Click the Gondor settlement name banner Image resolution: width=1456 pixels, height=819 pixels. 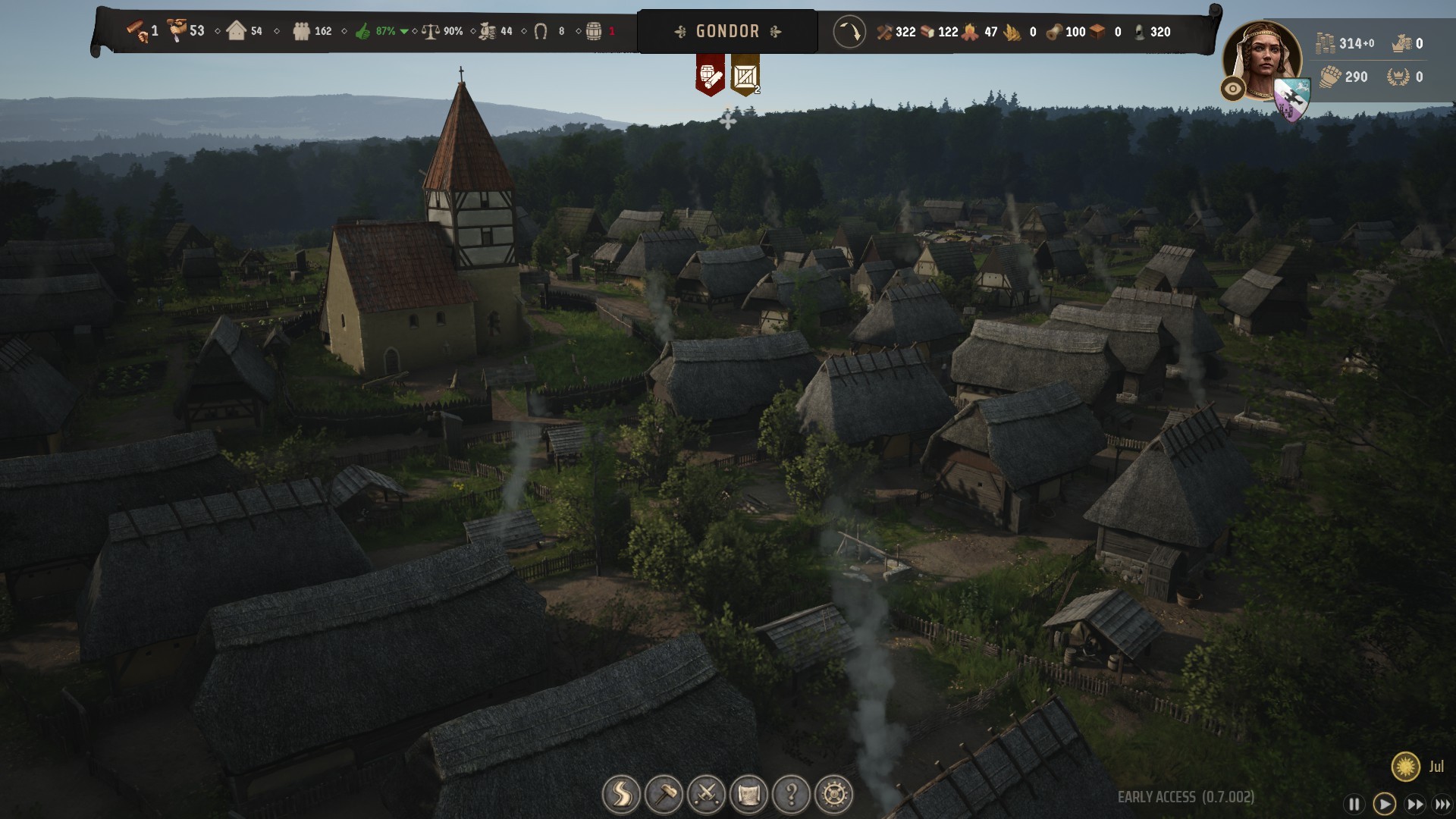(x=727, y=32)
